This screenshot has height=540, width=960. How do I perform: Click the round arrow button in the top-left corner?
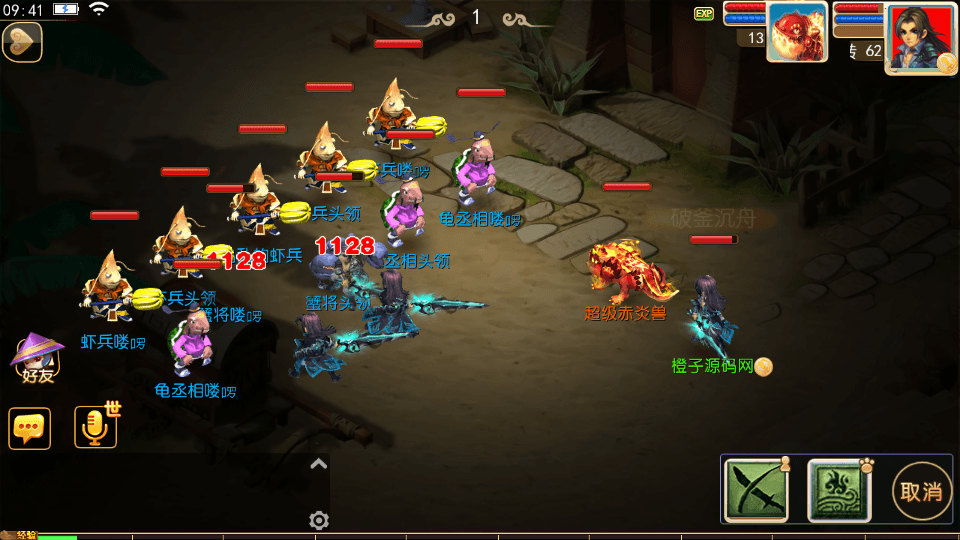[x=22, y=42]
